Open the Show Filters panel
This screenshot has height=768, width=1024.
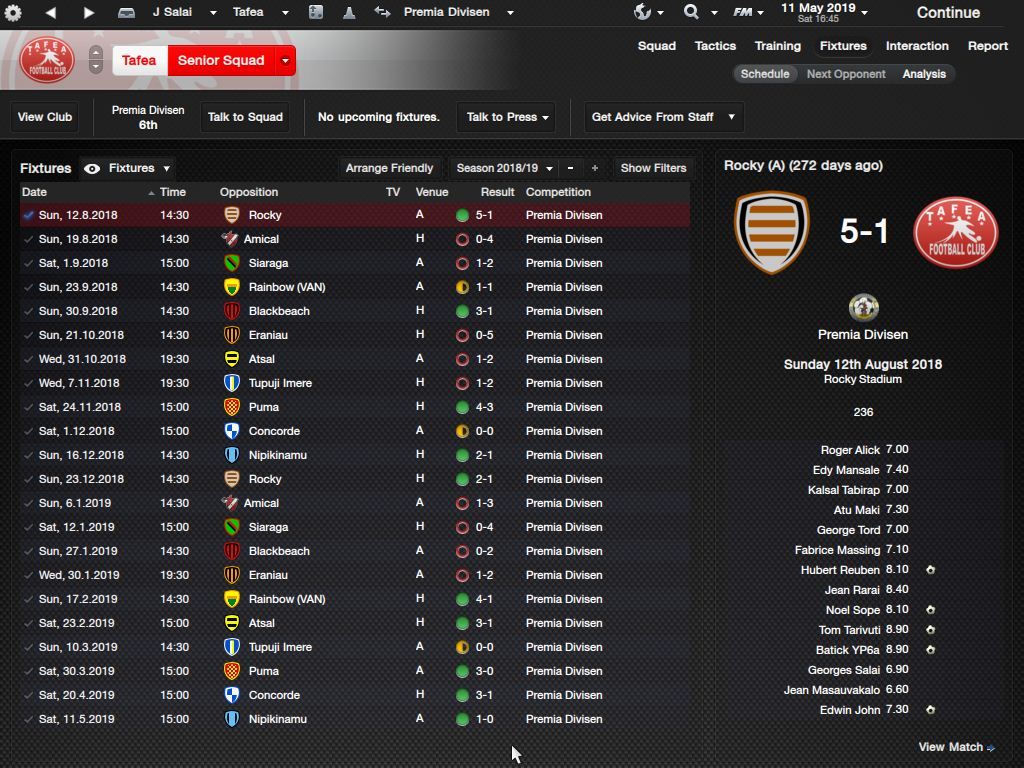(653, 168)
